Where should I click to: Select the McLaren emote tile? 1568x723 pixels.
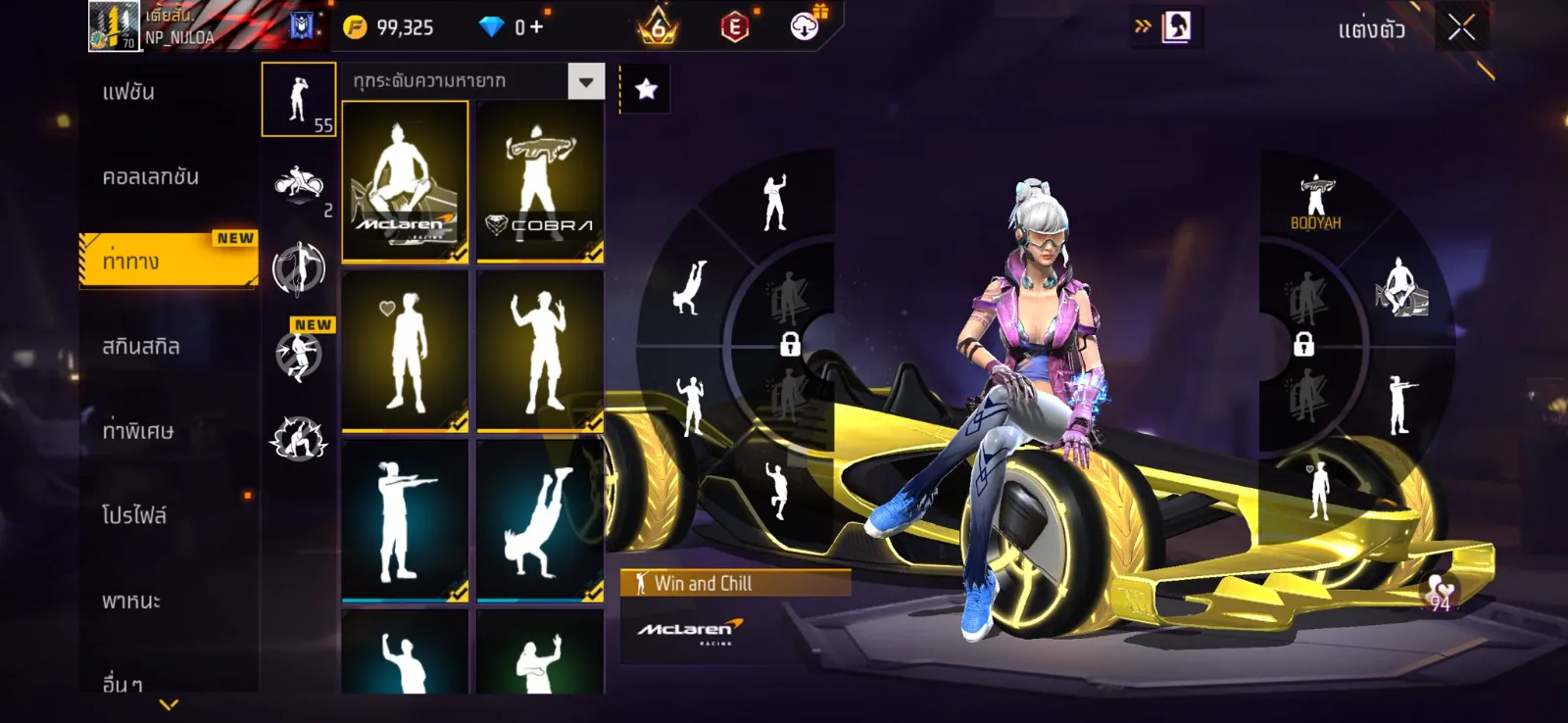click(405, 182)
